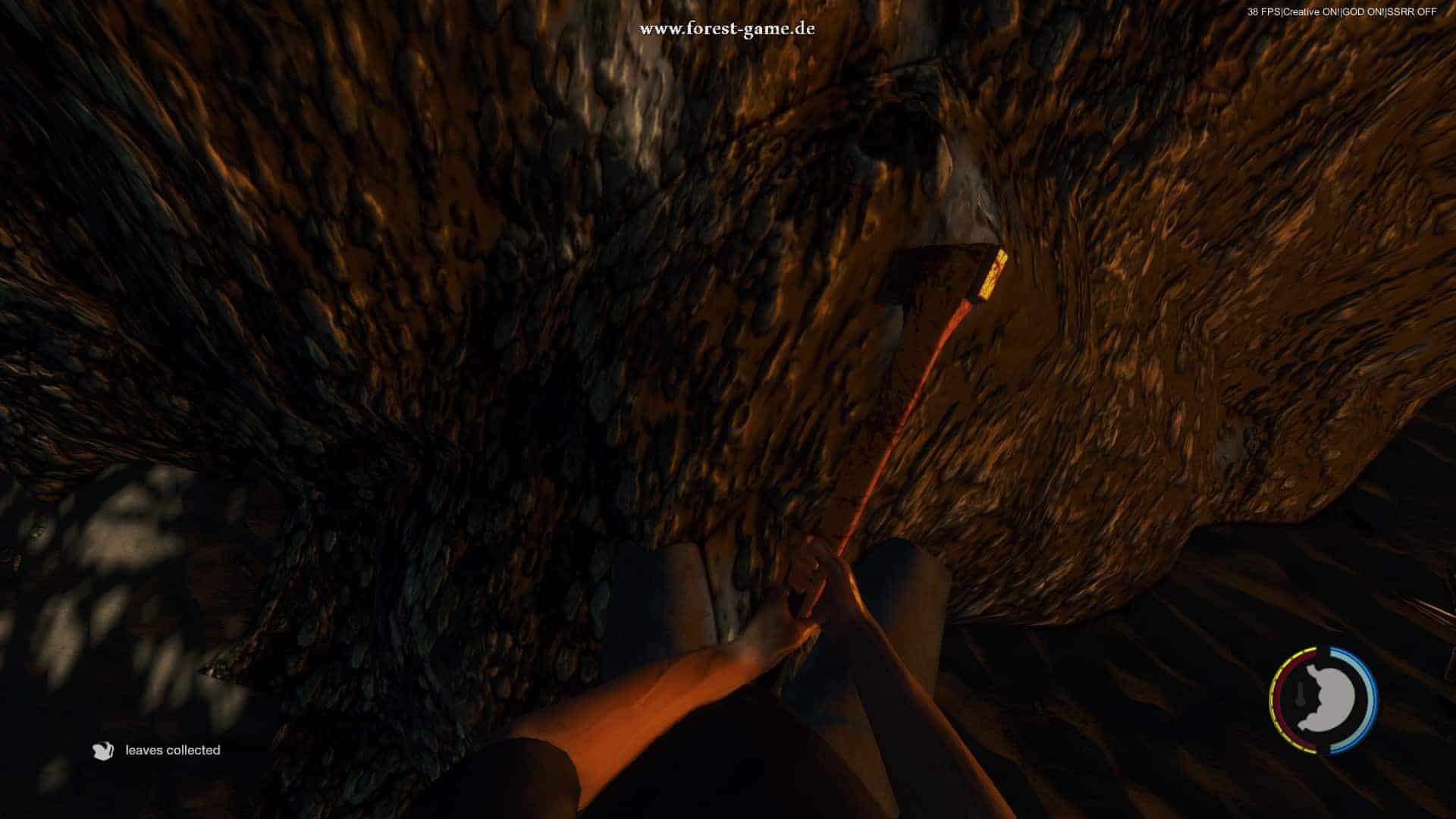Select the leaves collected notification icon
Image resolution: width=1456 pixels, height=819 pixels.
(103, 751)
